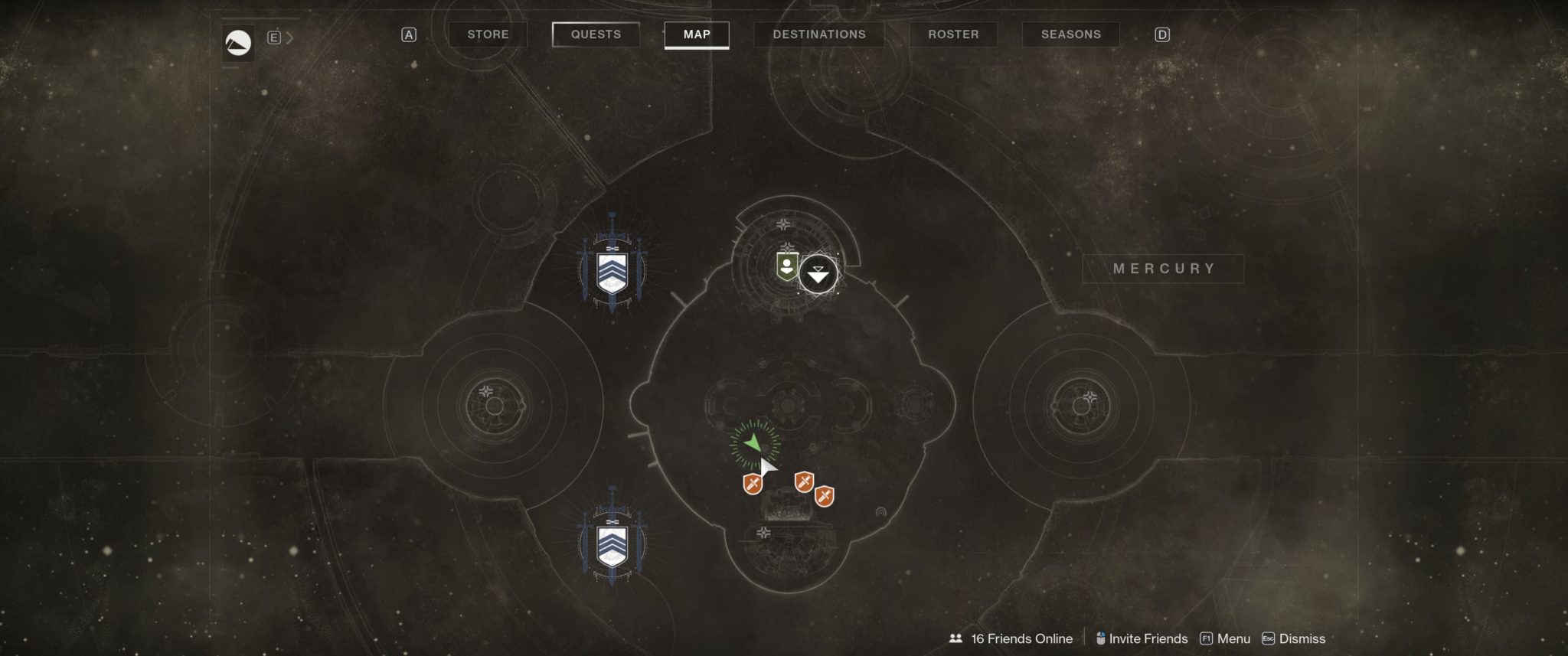Switch to the Store tab

pos(488,34)
